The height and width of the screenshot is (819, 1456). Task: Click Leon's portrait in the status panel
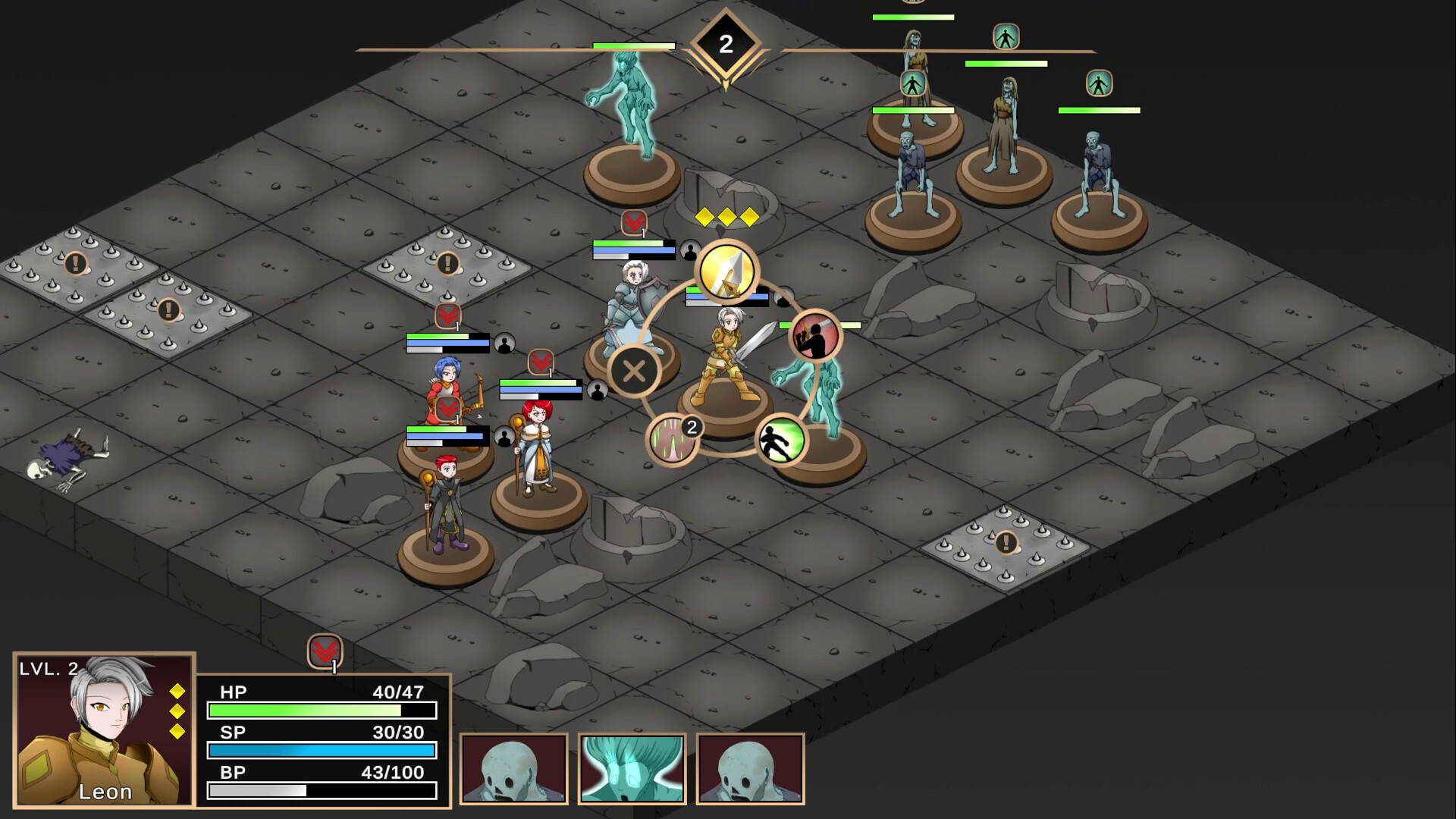pyautogui.click(x=103, y=724)
